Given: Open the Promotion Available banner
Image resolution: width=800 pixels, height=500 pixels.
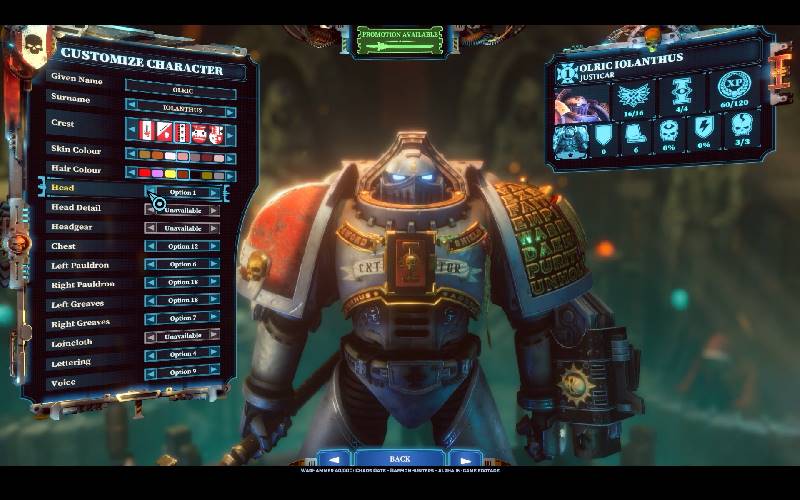Looking at the screenshot, I should [400, 39].
